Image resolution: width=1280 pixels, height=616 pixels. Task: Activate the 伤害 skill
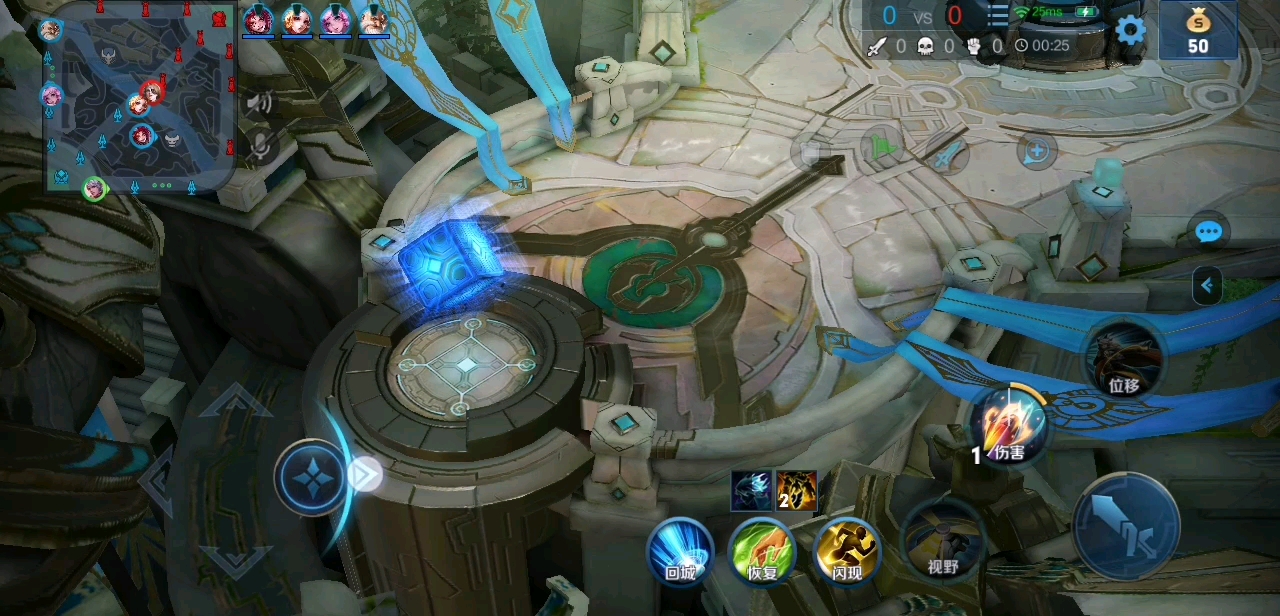(x=1009, y=427)
